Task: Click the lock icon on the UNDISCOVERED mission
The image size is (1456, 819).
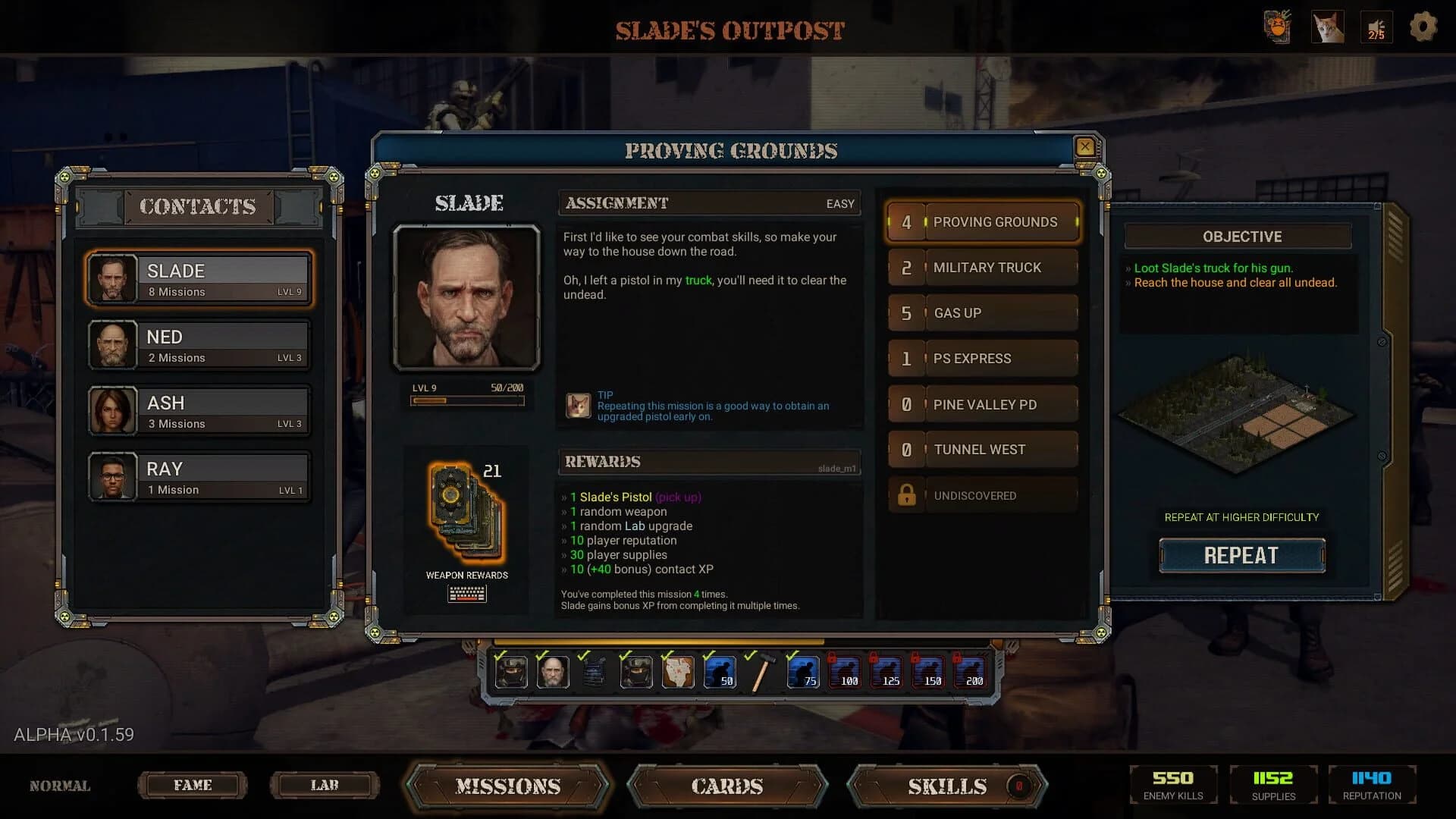Action: [x=907, y=494]
